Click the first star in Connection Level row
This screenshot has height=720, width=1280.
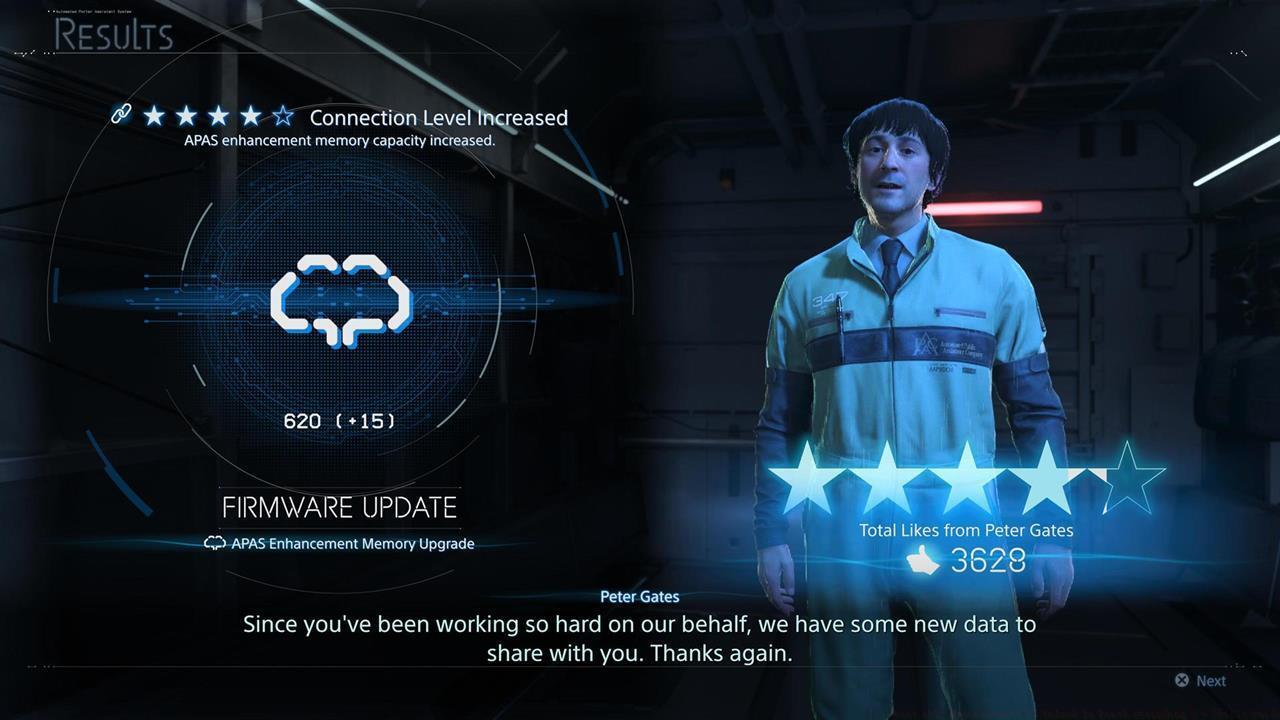pyautogui.click(x=156, y=116)
